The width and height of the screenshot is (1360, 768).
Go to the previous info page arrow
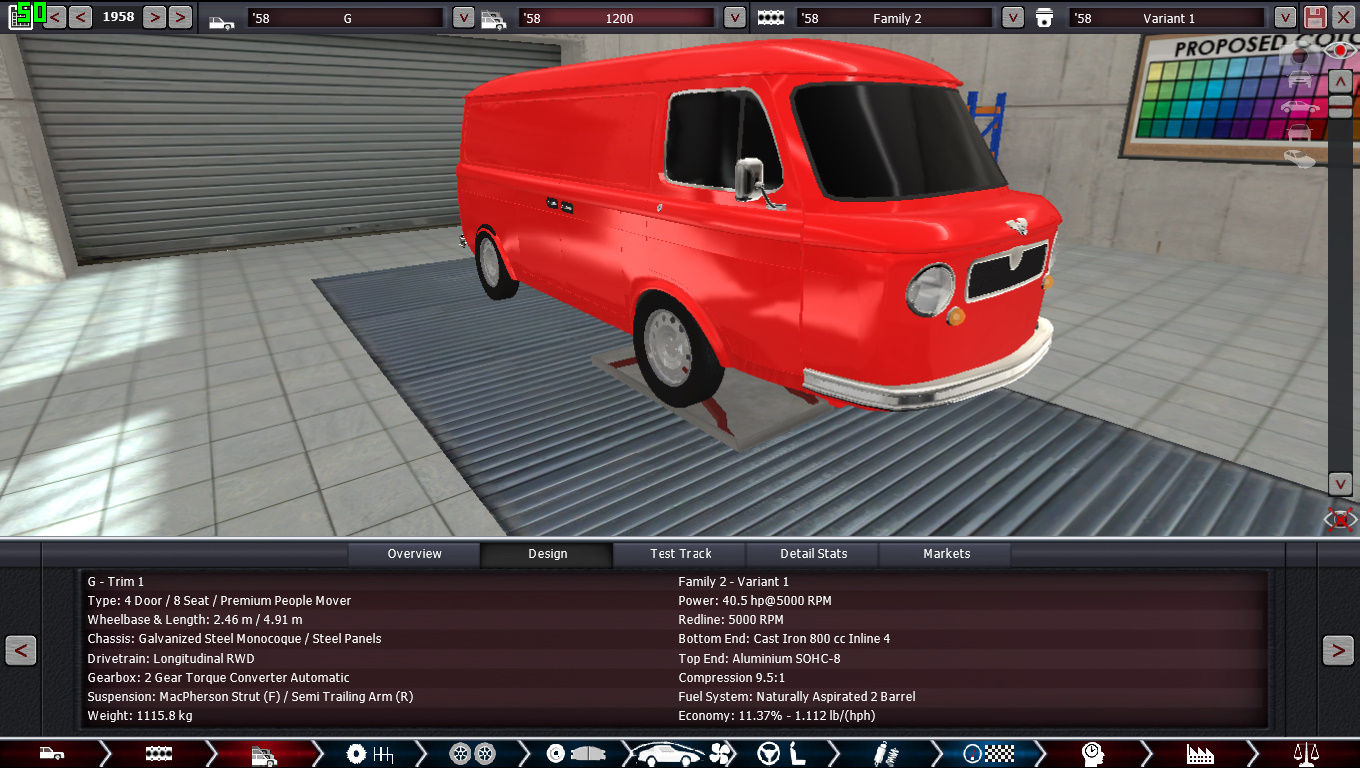[21, 650]
